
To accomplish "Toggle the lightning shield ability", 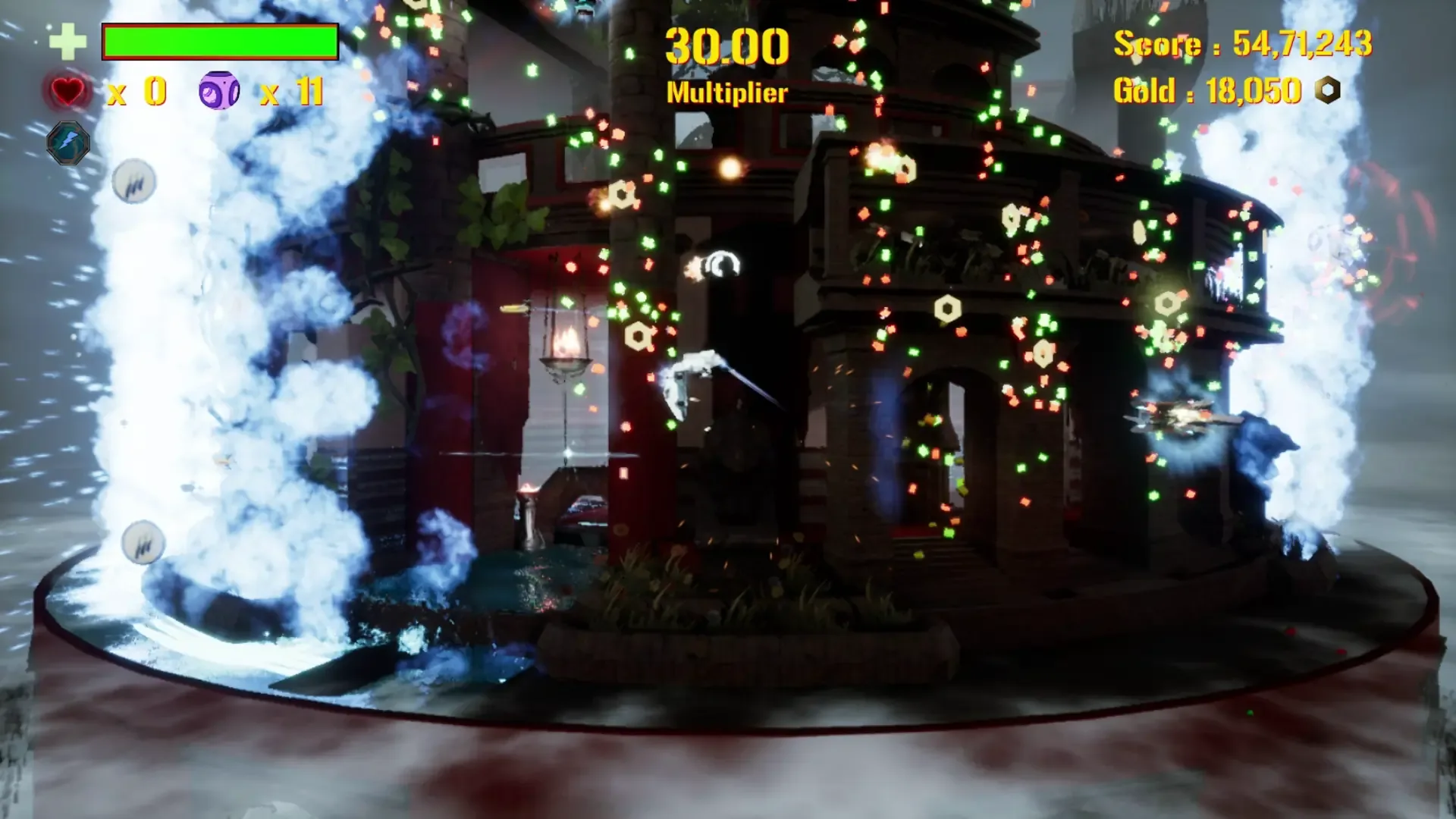I will [x=69, y=144].
